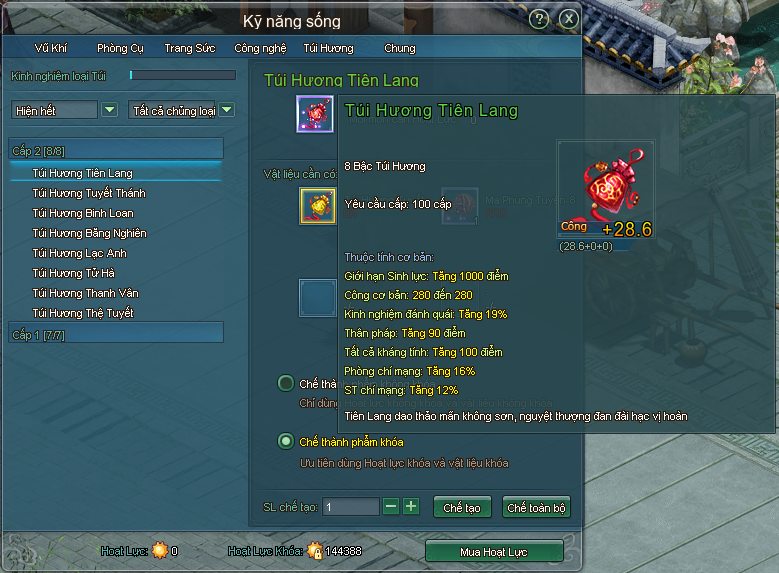779x573 pixels.
Task: Click the Chế tạo button
Action: pos(462,507)
